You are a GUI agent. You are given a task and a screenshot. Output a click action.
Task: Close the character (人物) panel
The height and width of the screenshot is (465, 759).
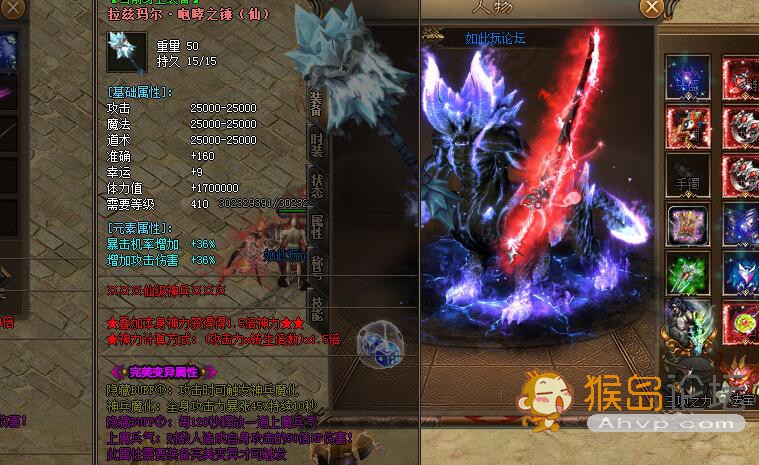651,7
